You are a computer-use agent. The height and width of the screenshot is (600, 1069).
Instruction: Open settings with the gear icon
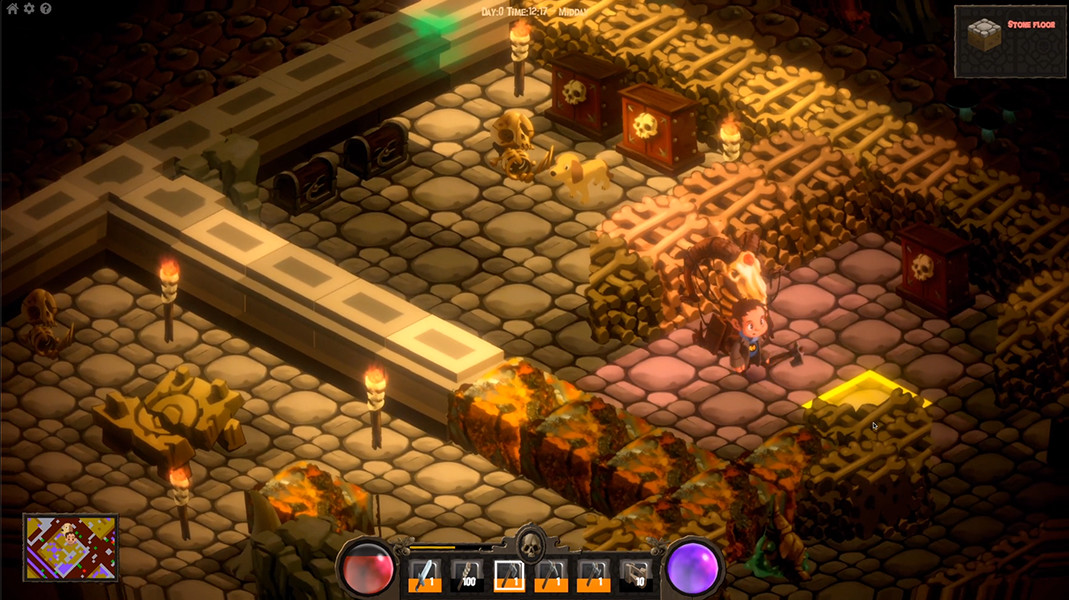(x=29, y=9)
